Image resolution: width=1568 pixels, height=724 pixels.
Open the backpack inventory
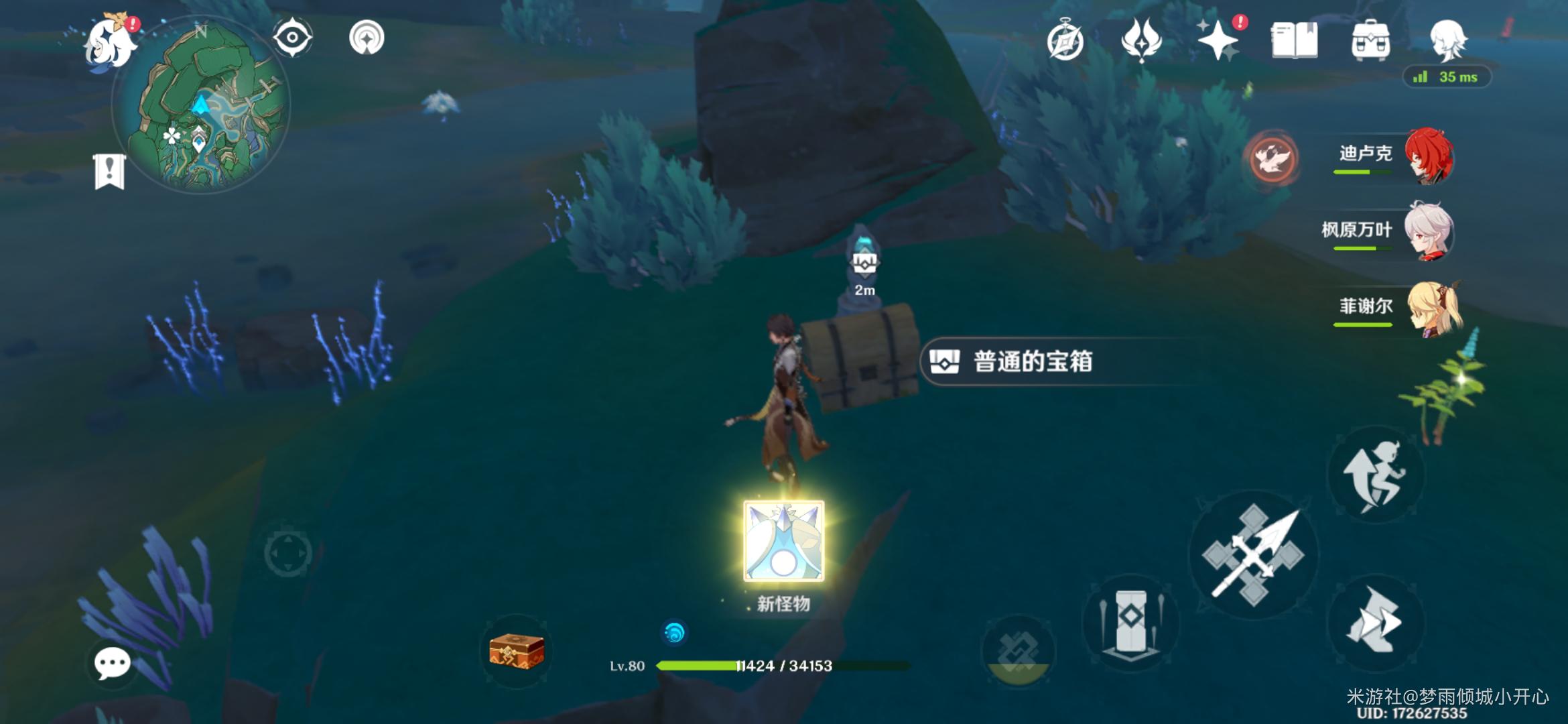pos(1370,41)
